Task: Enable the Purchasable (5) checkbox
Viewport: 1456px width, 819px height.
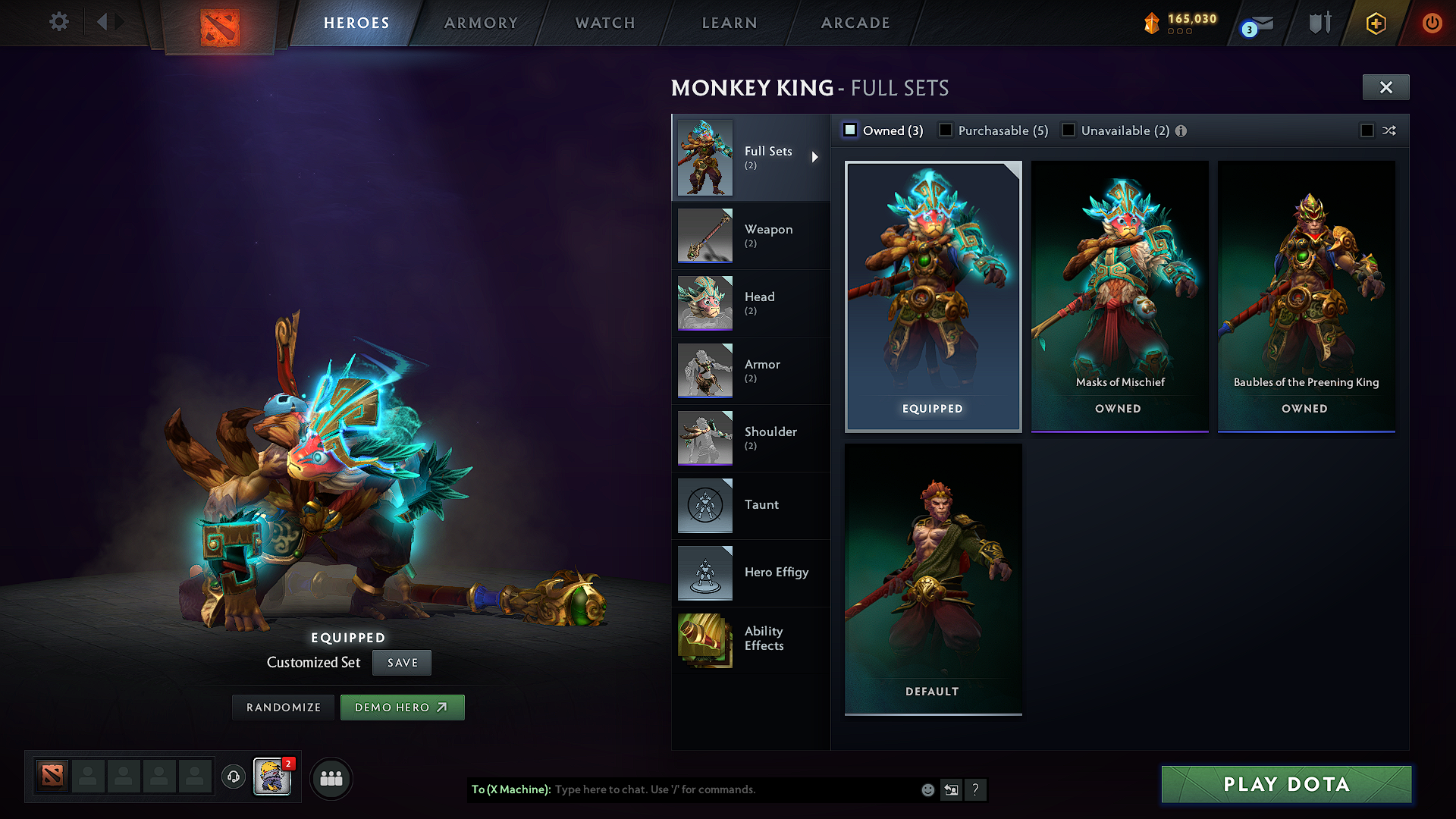Action: 946,130
